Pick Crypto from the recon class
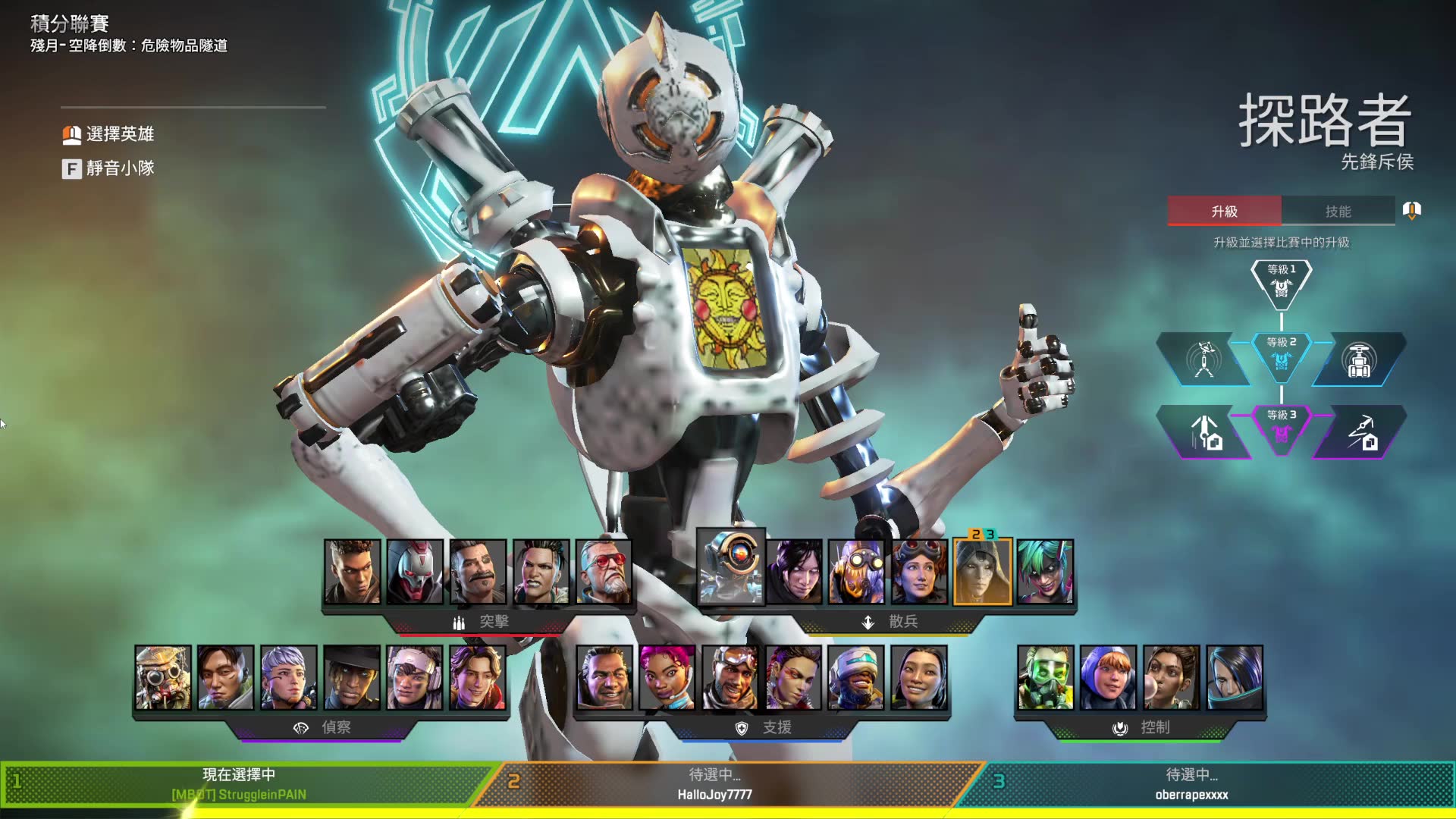The image size is (1456, 819). tap(226, 678)
